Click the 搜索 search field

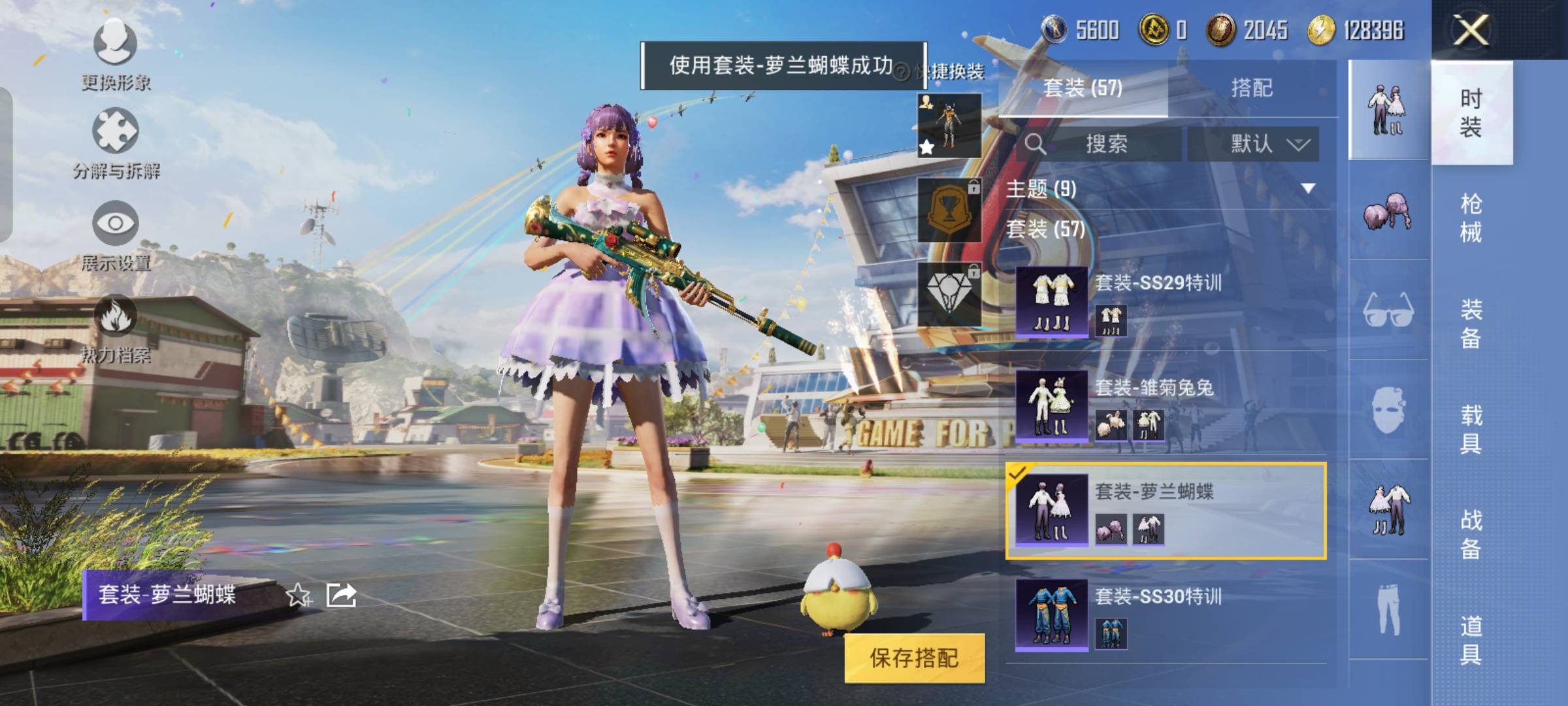click(x=1104, y=144)
